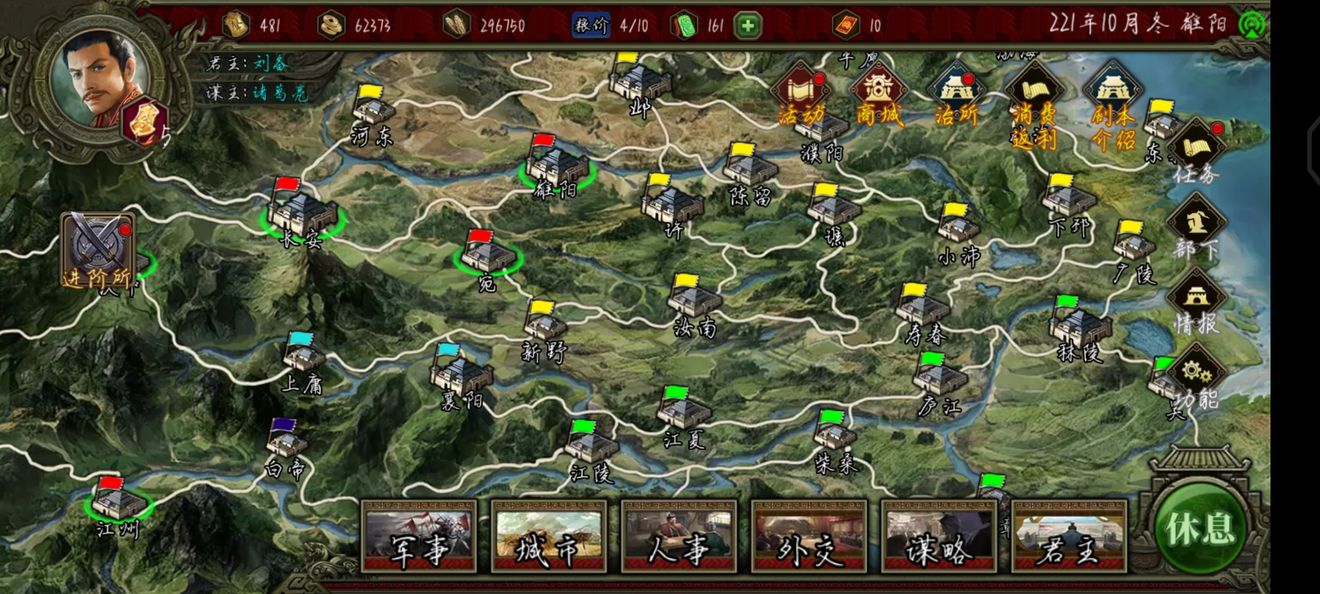Open the 君主 (Ruler) menu
The width and height of the screenshot is (1320, 594).
1069,535
